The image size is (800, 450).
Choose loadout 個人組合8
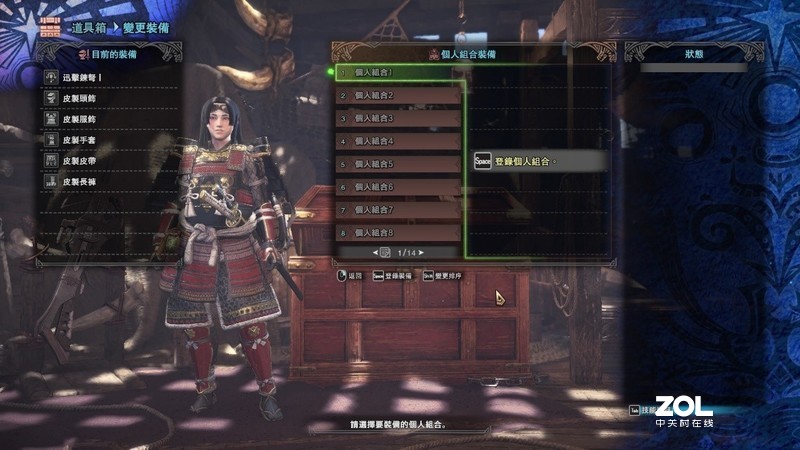tap(400, 233)
